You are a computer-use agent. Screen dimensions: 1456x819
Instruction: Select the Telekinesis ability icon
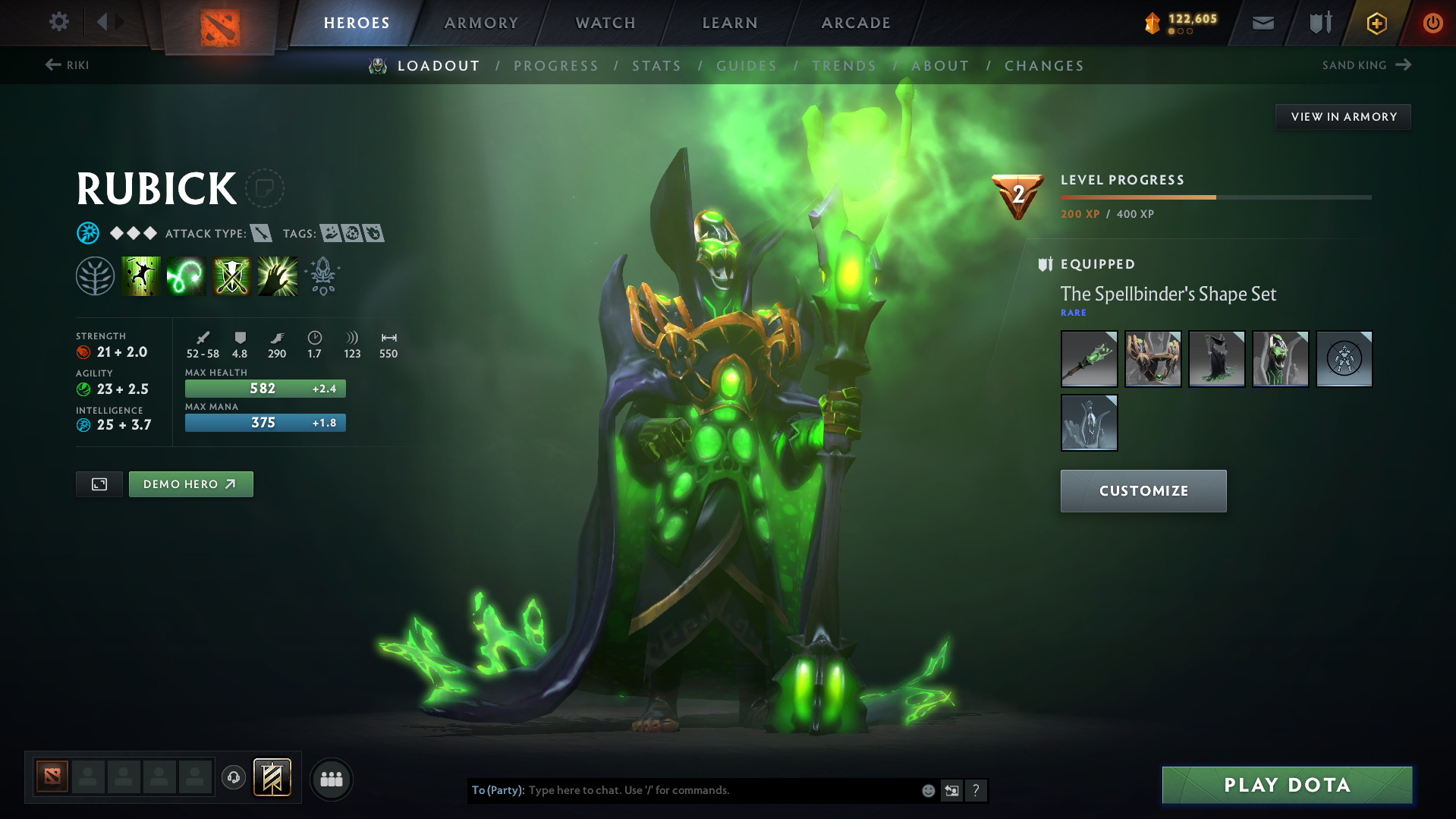point(141,276)
